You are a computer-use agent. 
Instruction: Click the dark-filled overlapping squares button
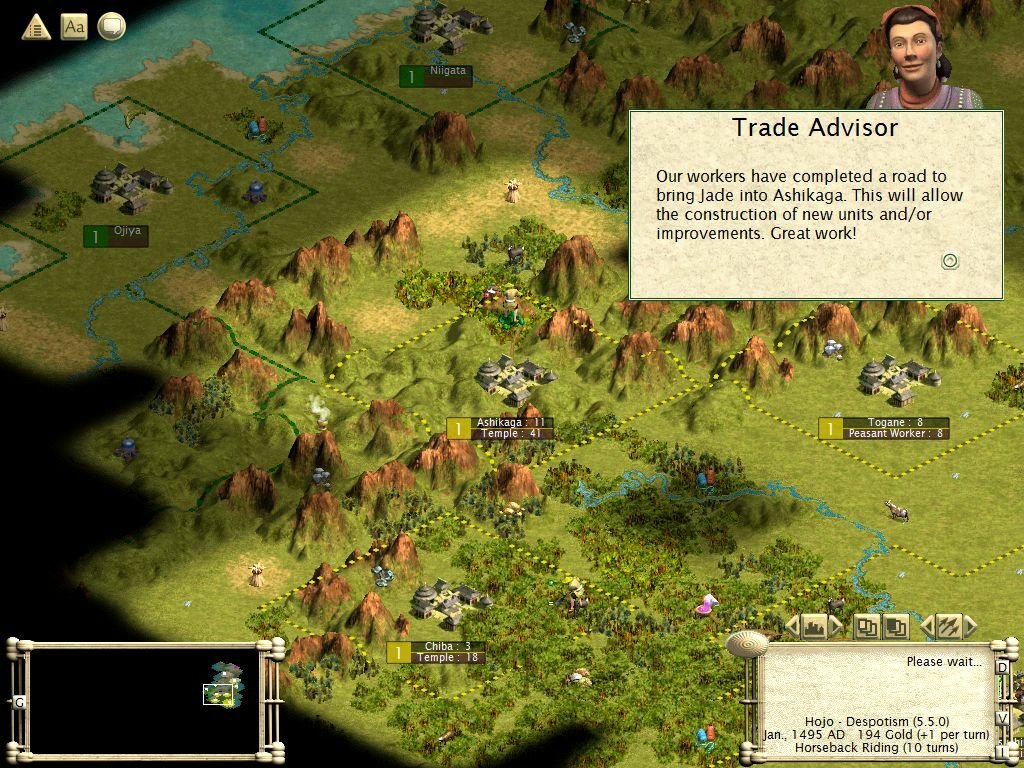(896, 627)
